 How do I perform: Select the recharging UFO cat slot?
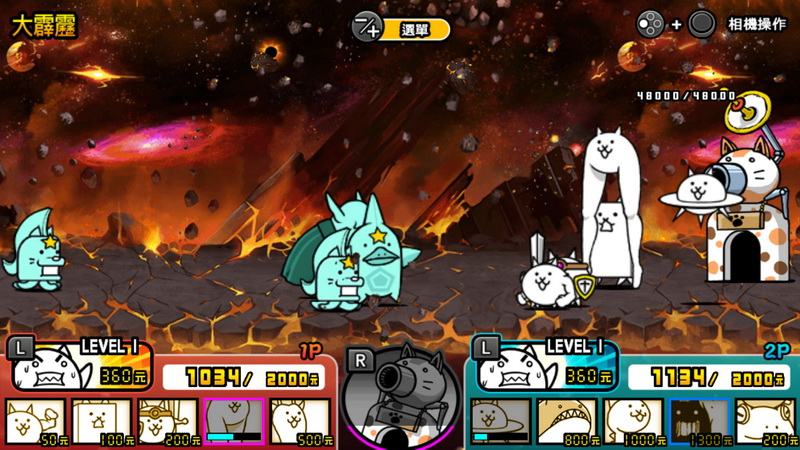coord(500,421)
